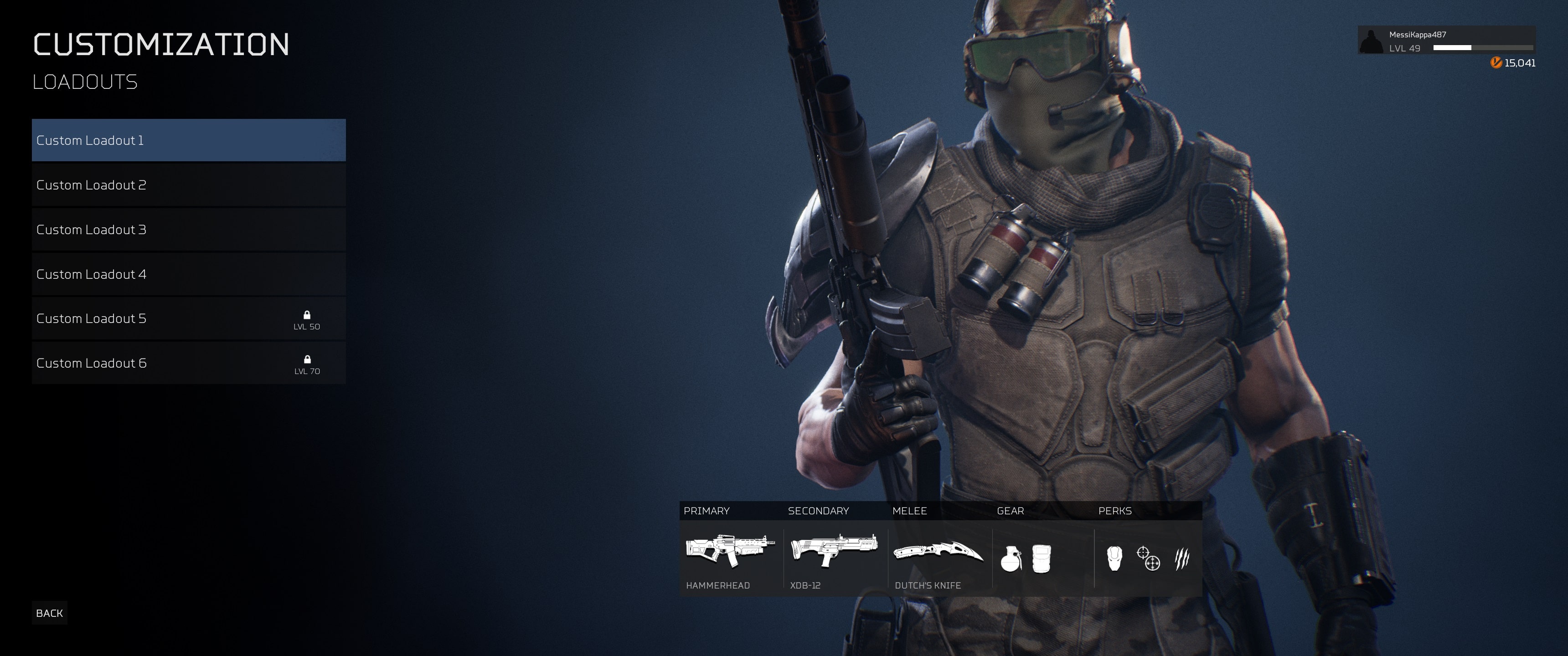Choose Custom Loadout 2 from list

pos(189,185)
